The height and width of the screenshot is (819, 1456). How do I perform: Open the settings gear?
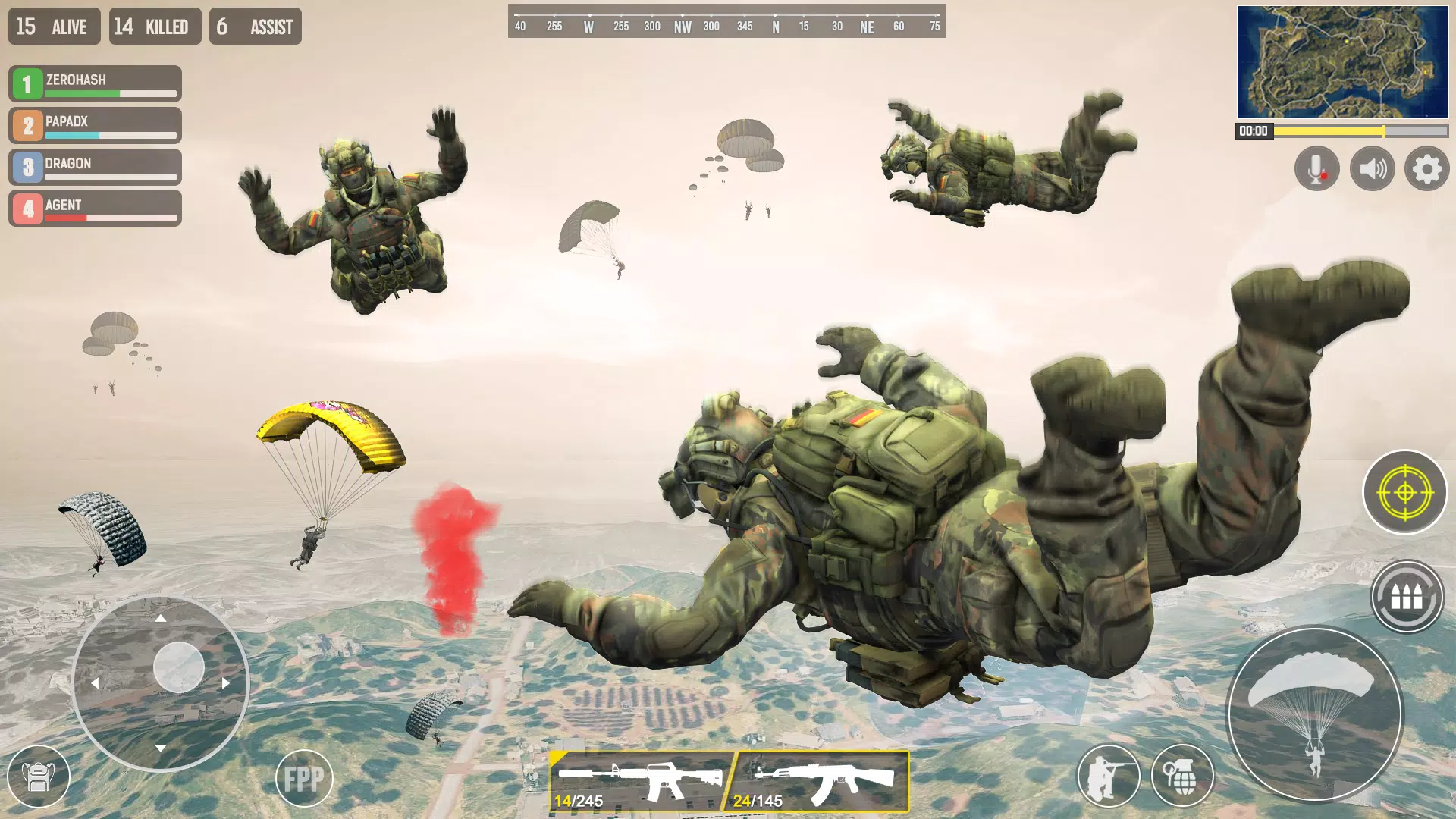(1426, 168)
